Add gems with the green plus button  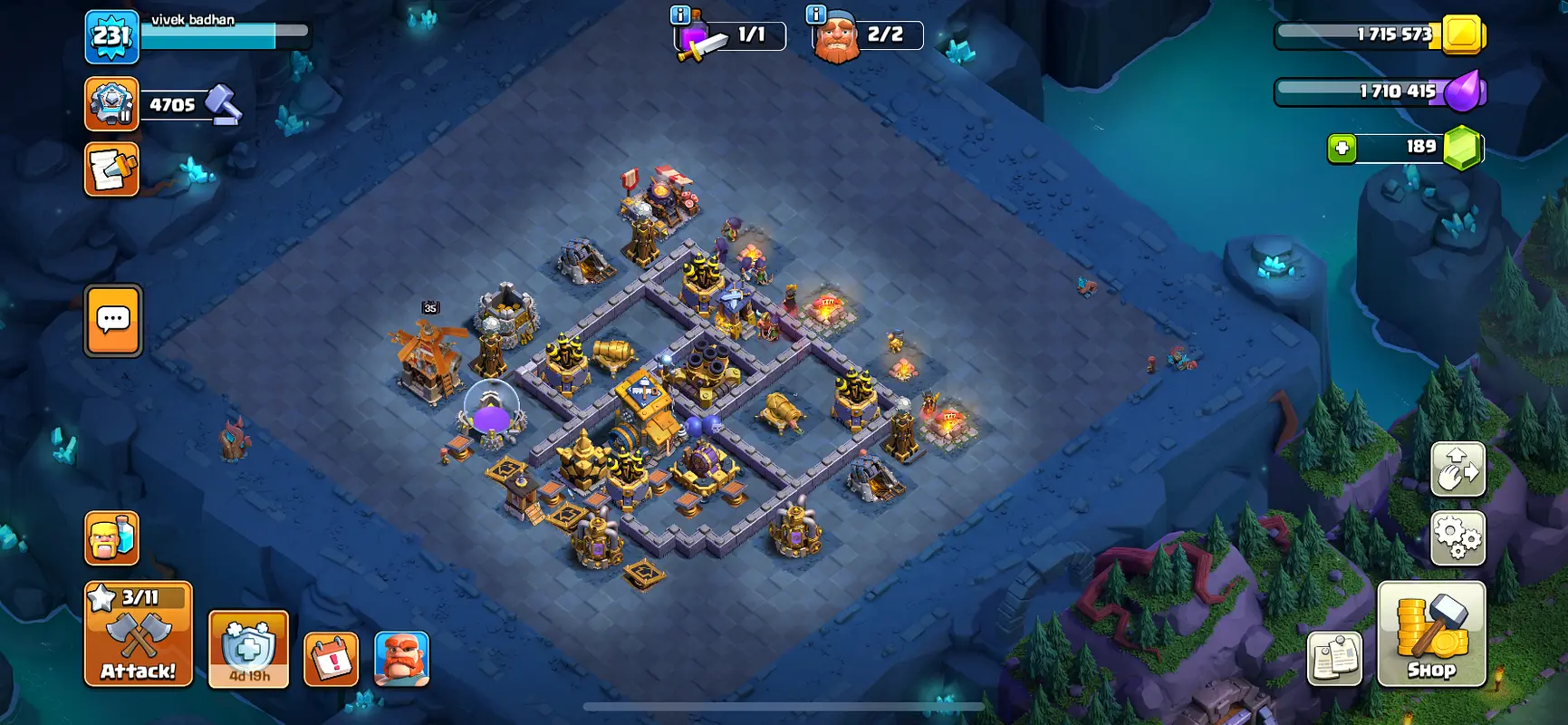pyautogui.click(x=1342, y=148)
